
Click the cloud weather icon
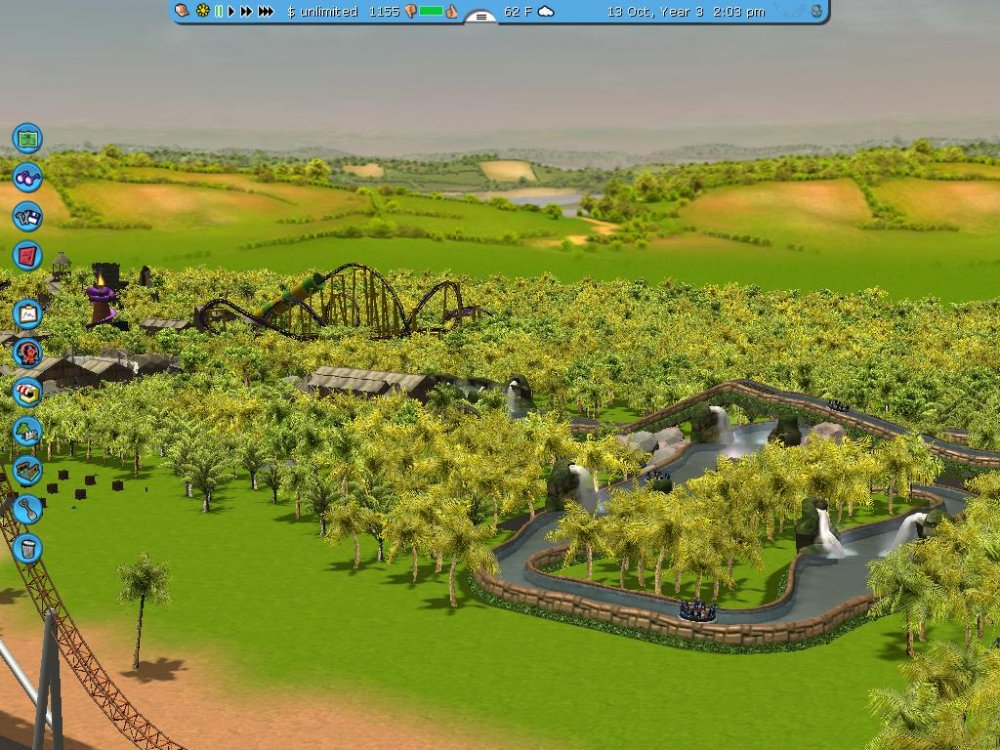pyautogui.click(x=546, y=12)
